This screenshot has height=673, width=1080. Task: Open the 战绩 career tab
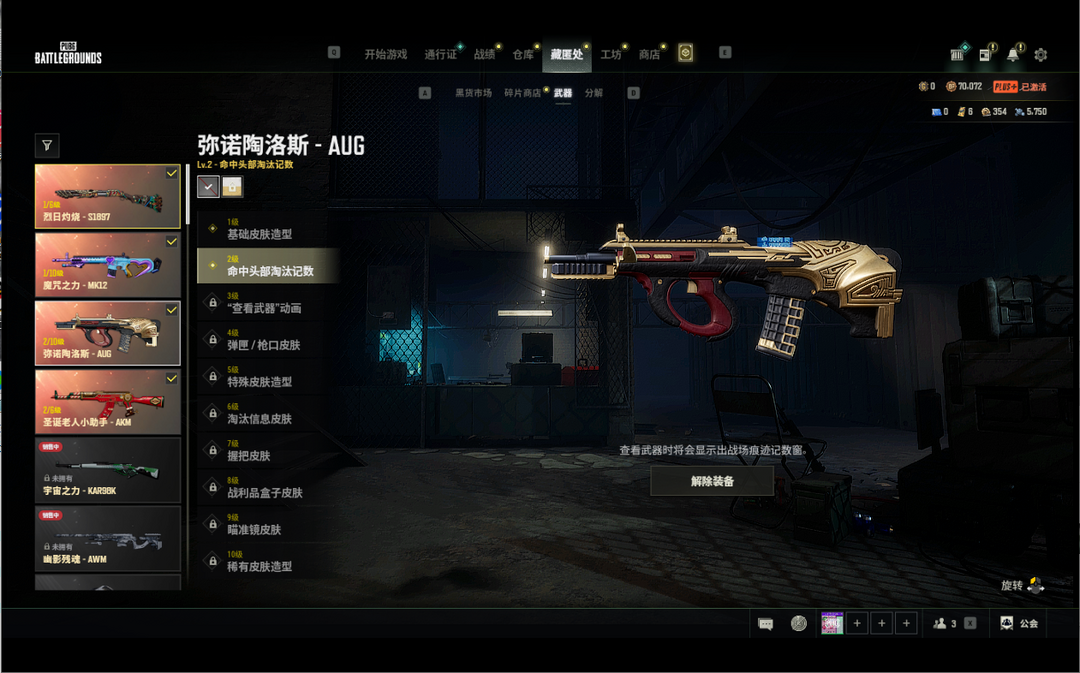pos(484,54)
